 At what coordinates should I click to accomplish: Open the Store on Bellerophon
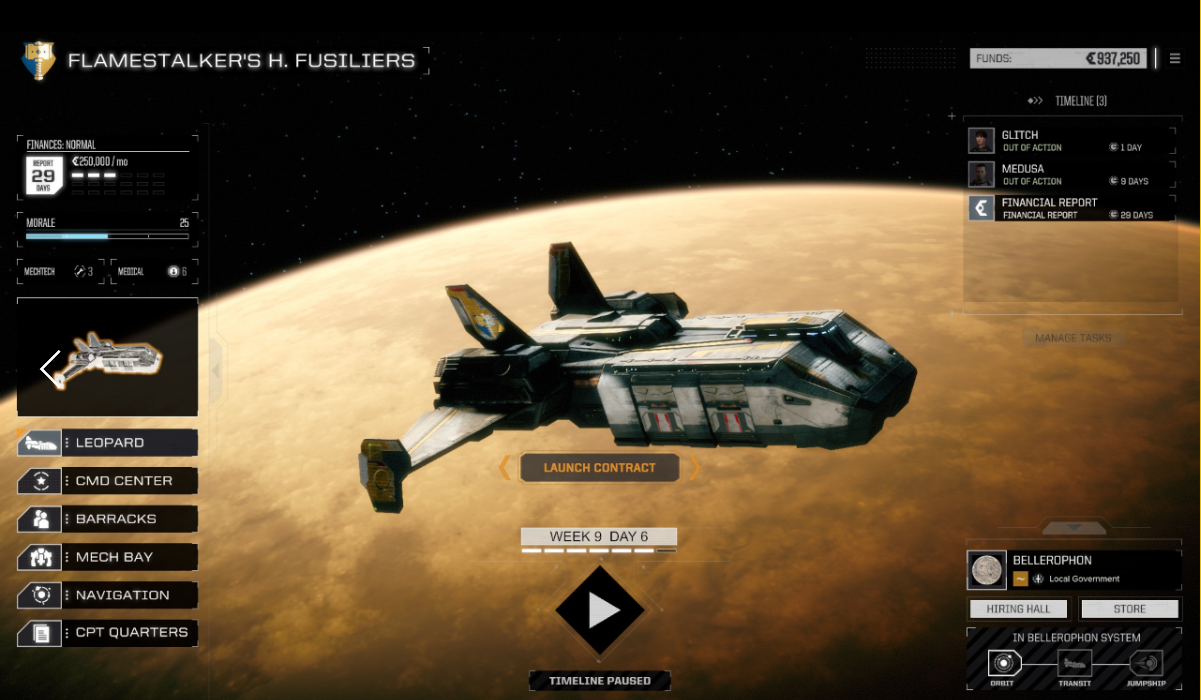pos(1130,609)
